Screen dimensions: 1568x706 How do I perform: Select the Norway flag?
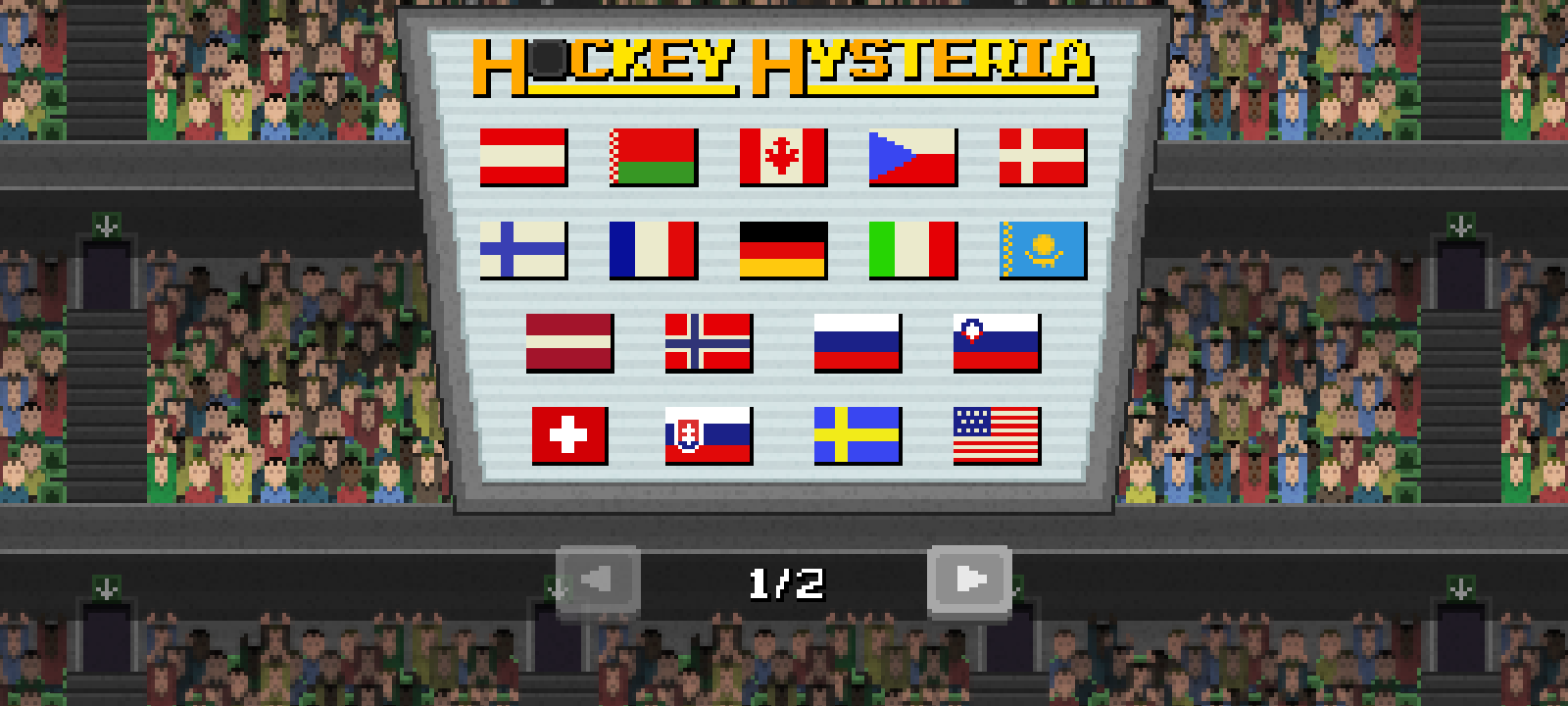coord(710,344)
